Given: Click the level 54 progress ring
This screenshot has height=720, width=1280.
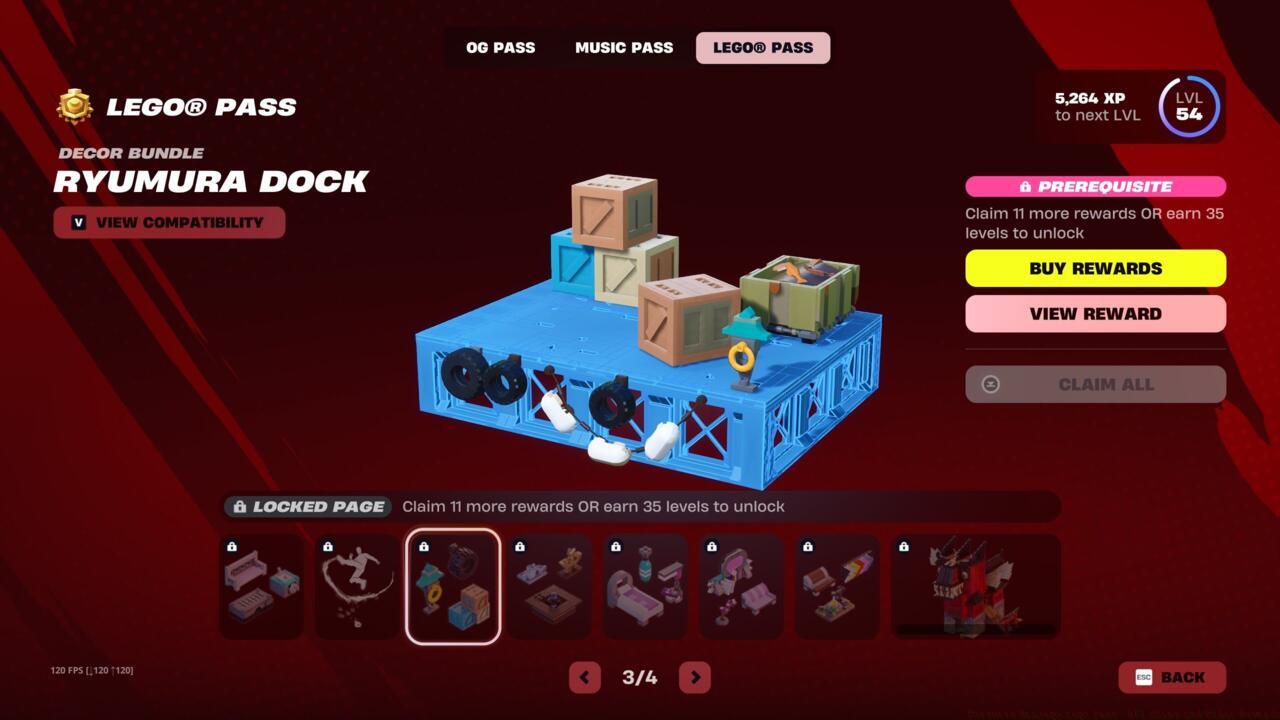Looking at the screenshot, I should click(x=1188, y=106).
